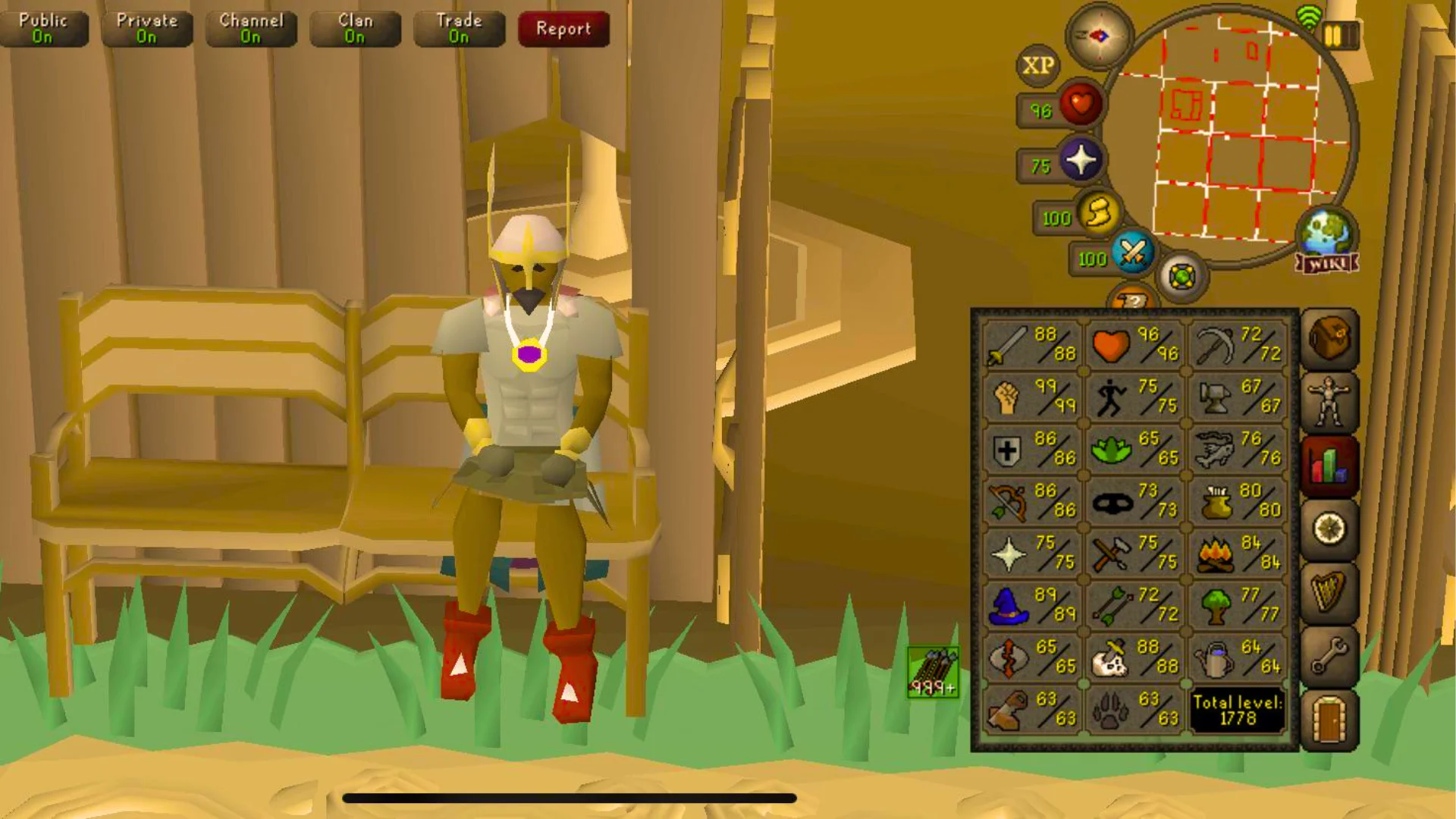The image size is (1456, 819).
Task: Toggle Trade chat off
Action: tap(459, 29)
